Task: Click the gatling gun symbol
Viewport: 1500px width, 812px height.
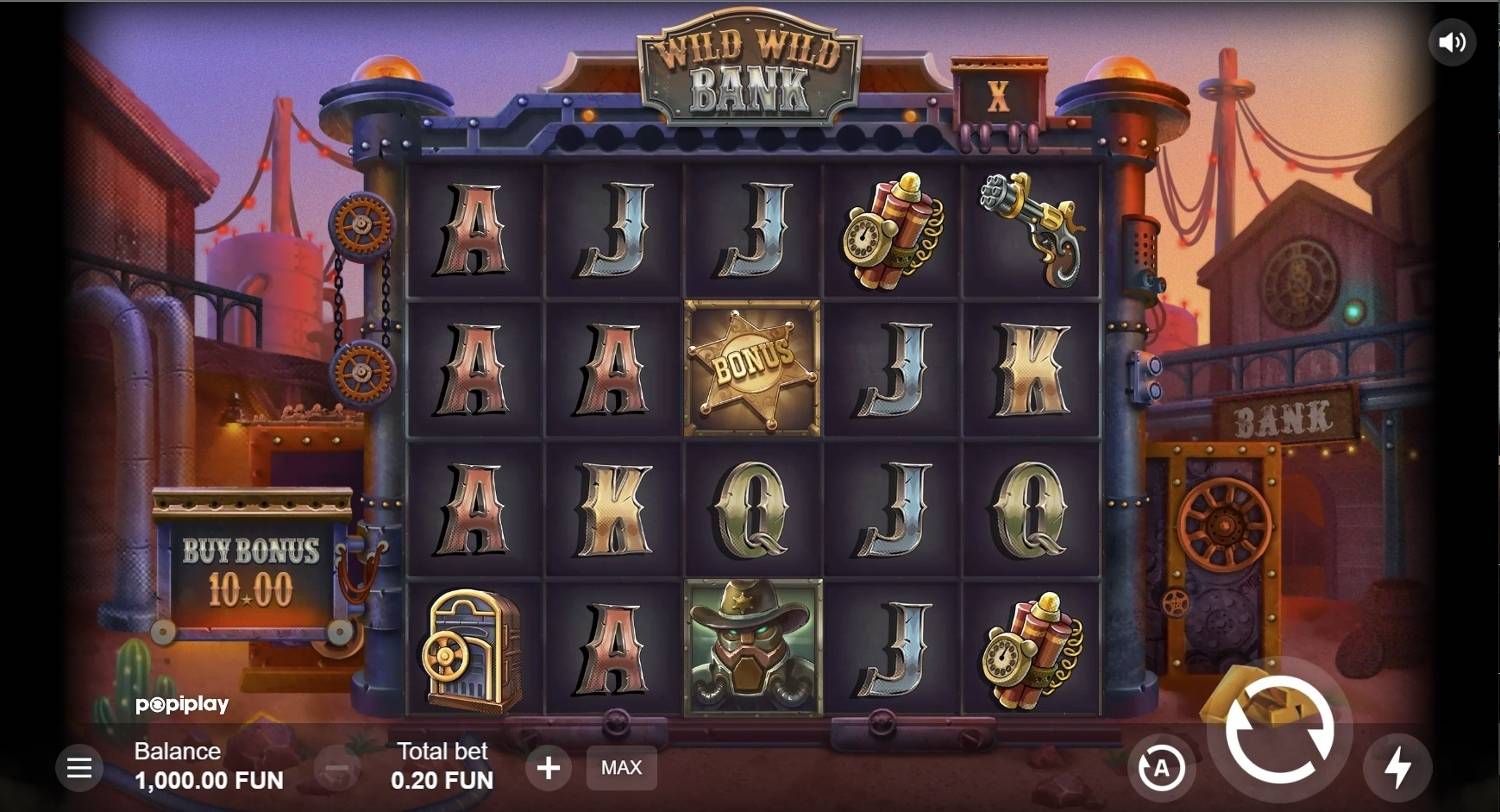Action: pos(1033,228)
